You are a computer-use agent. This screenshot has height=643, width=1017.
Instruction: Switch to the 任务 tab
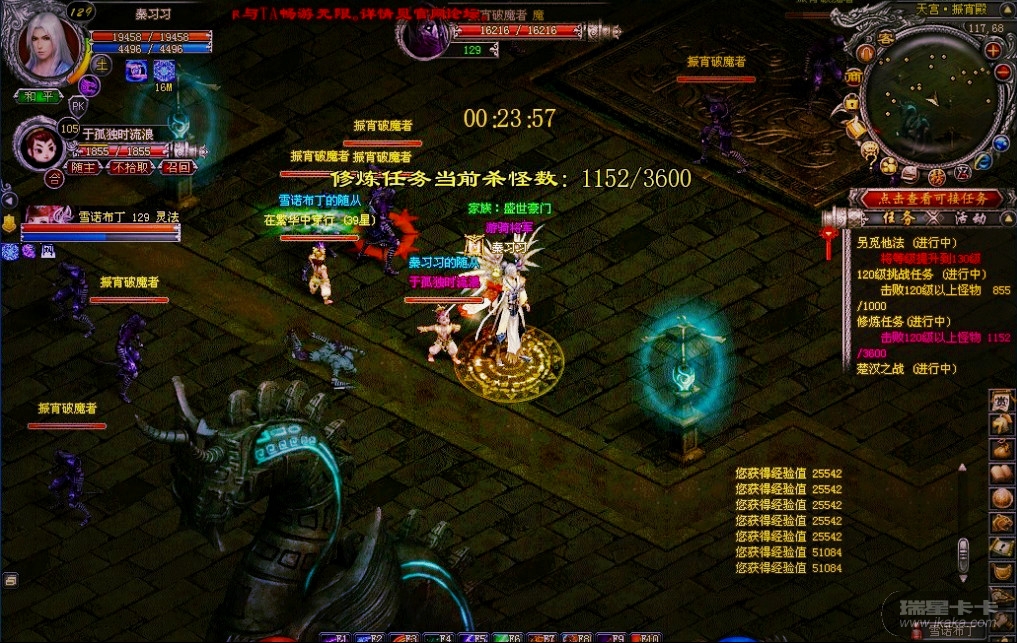click(x=899, y=217)
